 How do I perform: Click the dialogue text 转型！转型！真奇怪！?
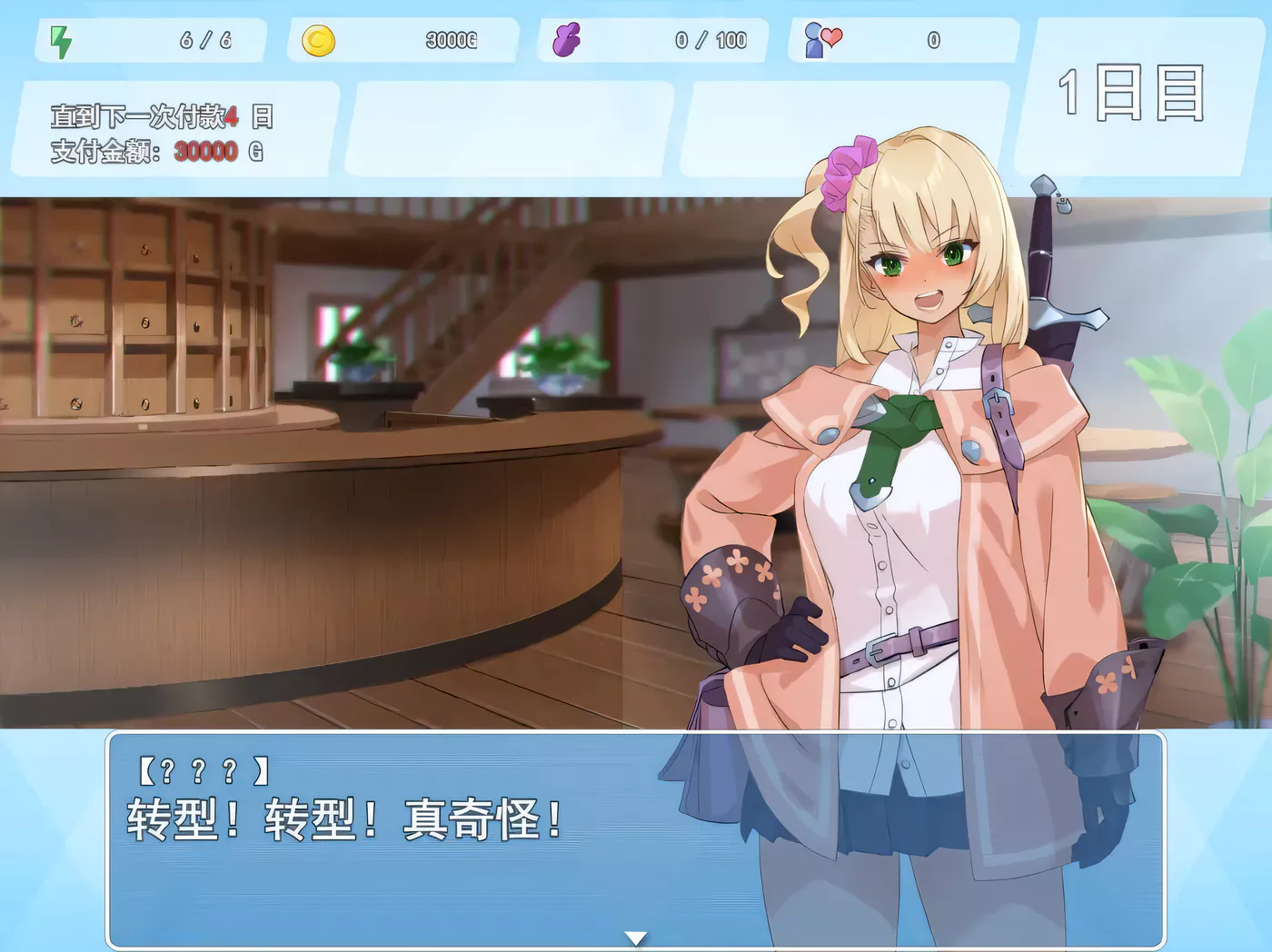341,822
